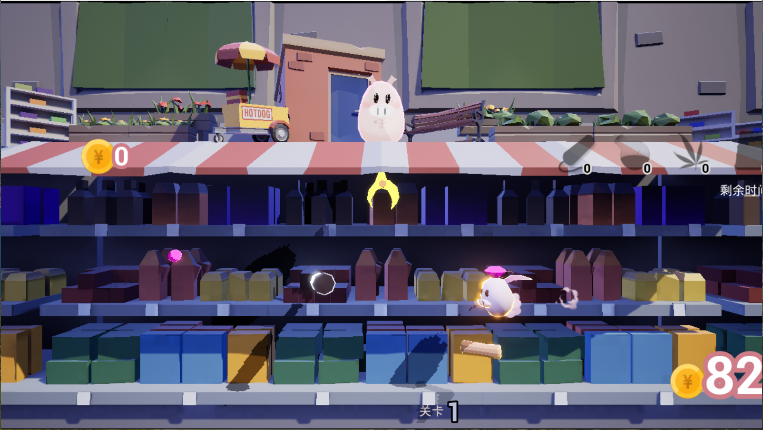Select the capsule-shaped item icon
This screenshot has height=430, width=763.
click(x=576, y=152)
